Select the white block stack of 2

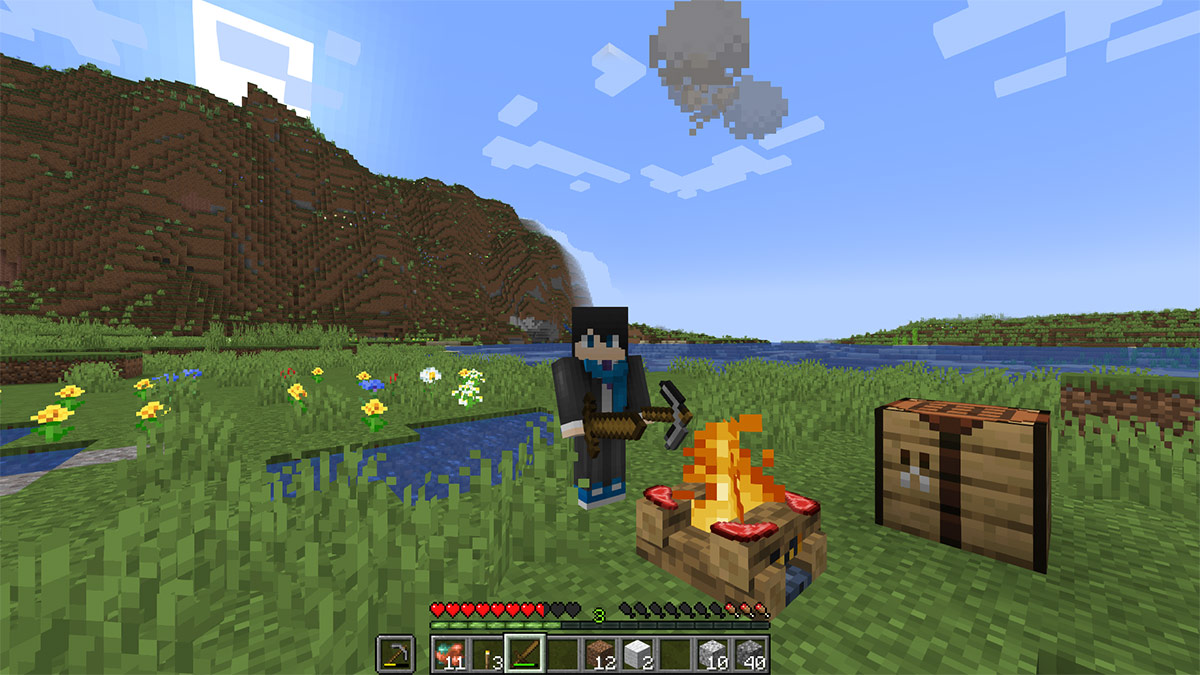(637, 654)
